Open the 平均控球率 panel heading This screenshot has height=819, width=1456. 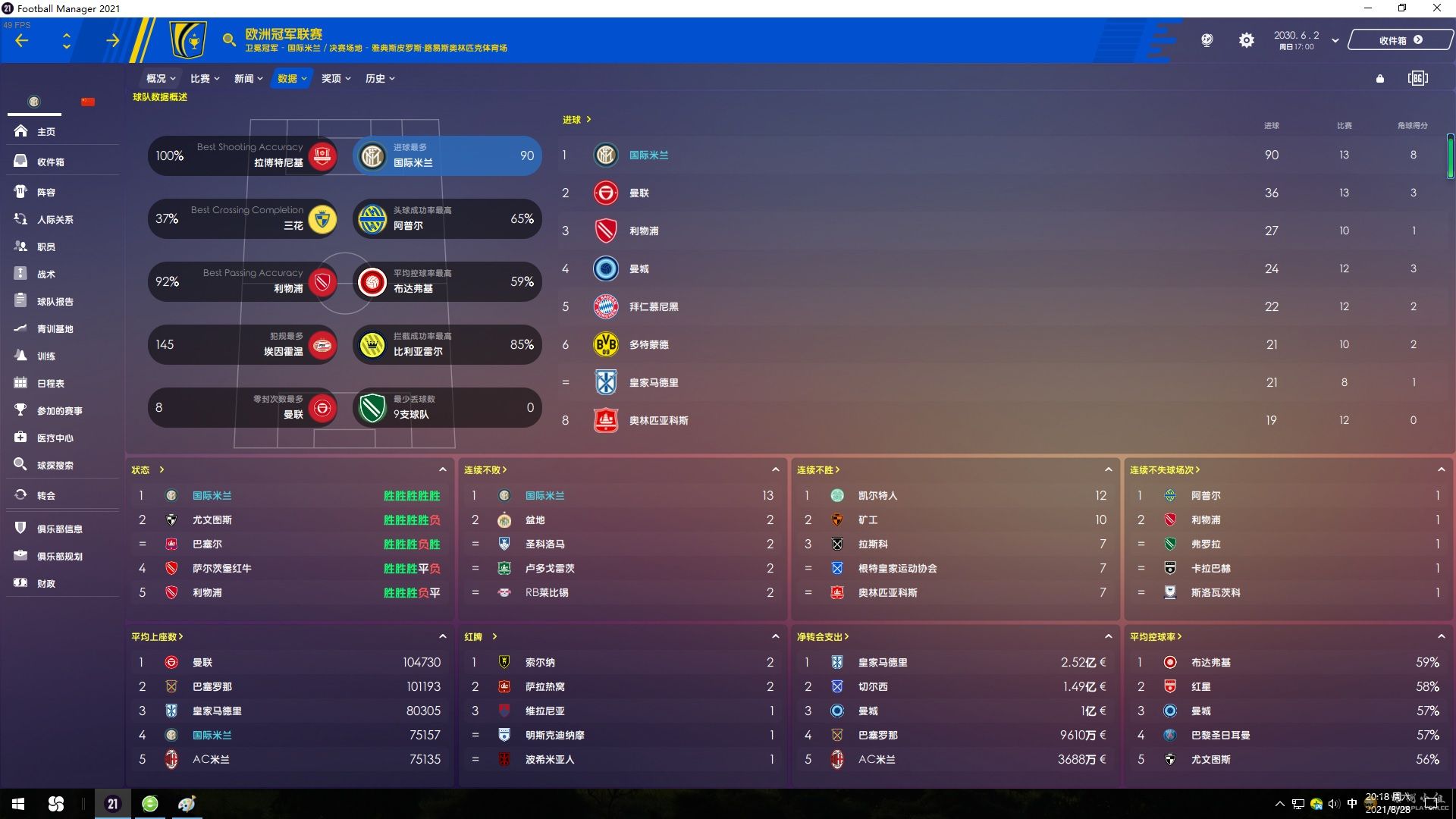point(1155,637)
